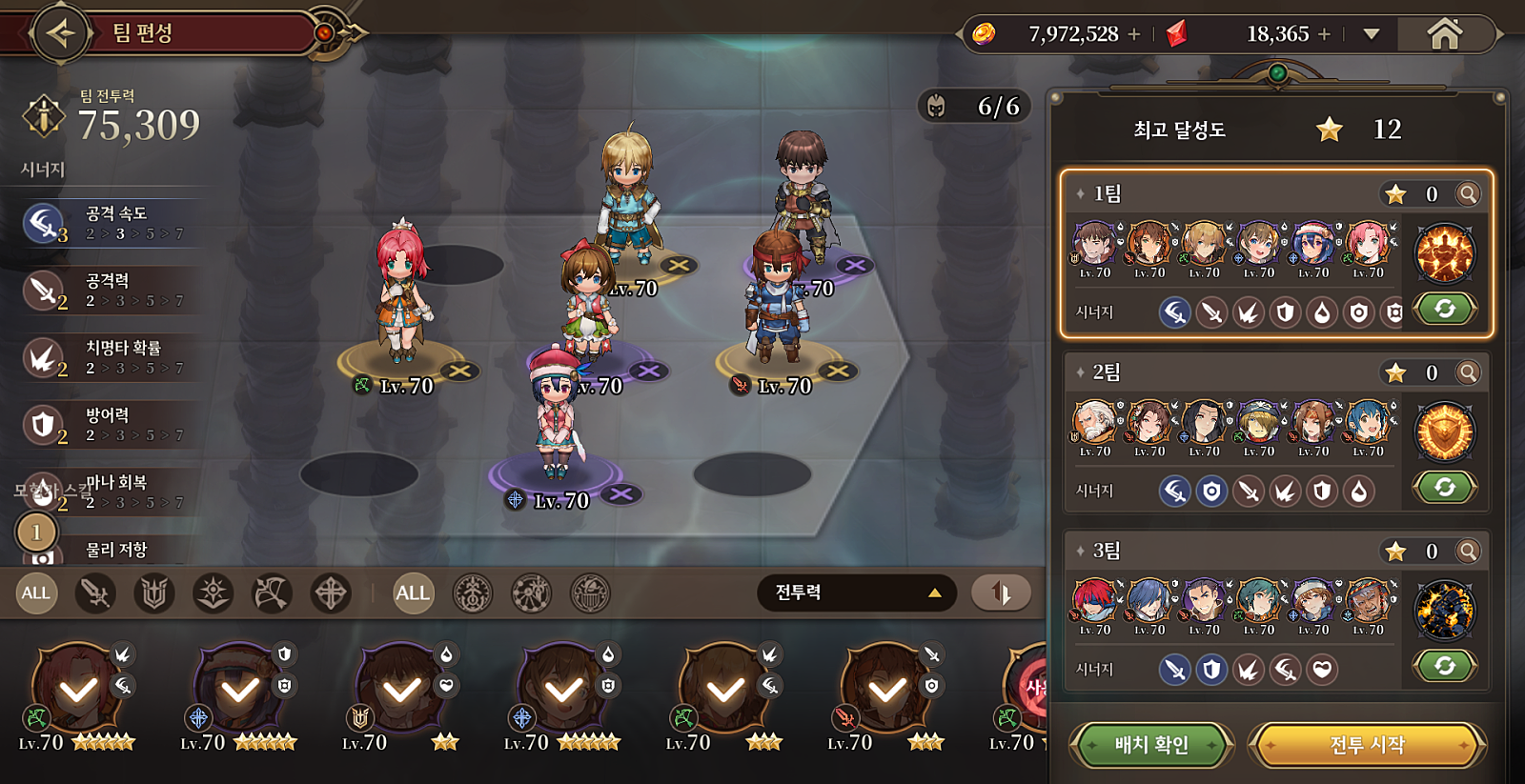Screen dimensions: 1525x784
Task: Open the home screen via house icon
Action: click(1444, 34)
